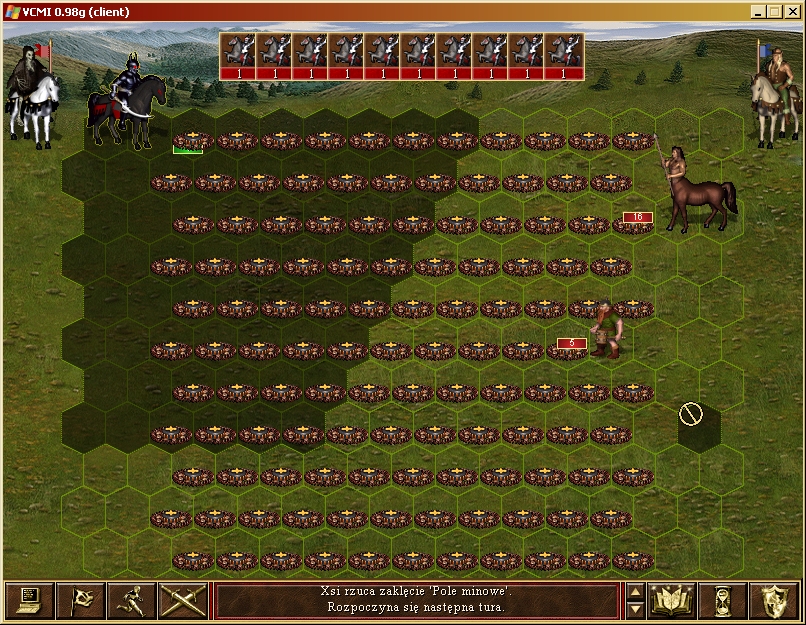Click the combat log's up arrow
The image size is (806, 625).
coord(634,591)
